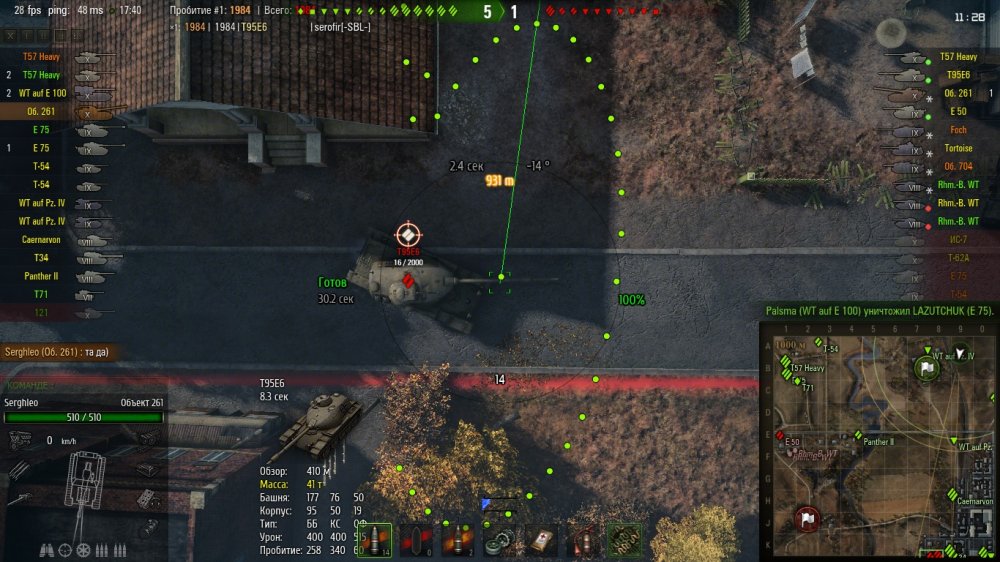Image resolution: width=1000 pixels, height=562 pixels.
Task: Activate the fire extinguisher consumable
Action: (x=582, y=540)
